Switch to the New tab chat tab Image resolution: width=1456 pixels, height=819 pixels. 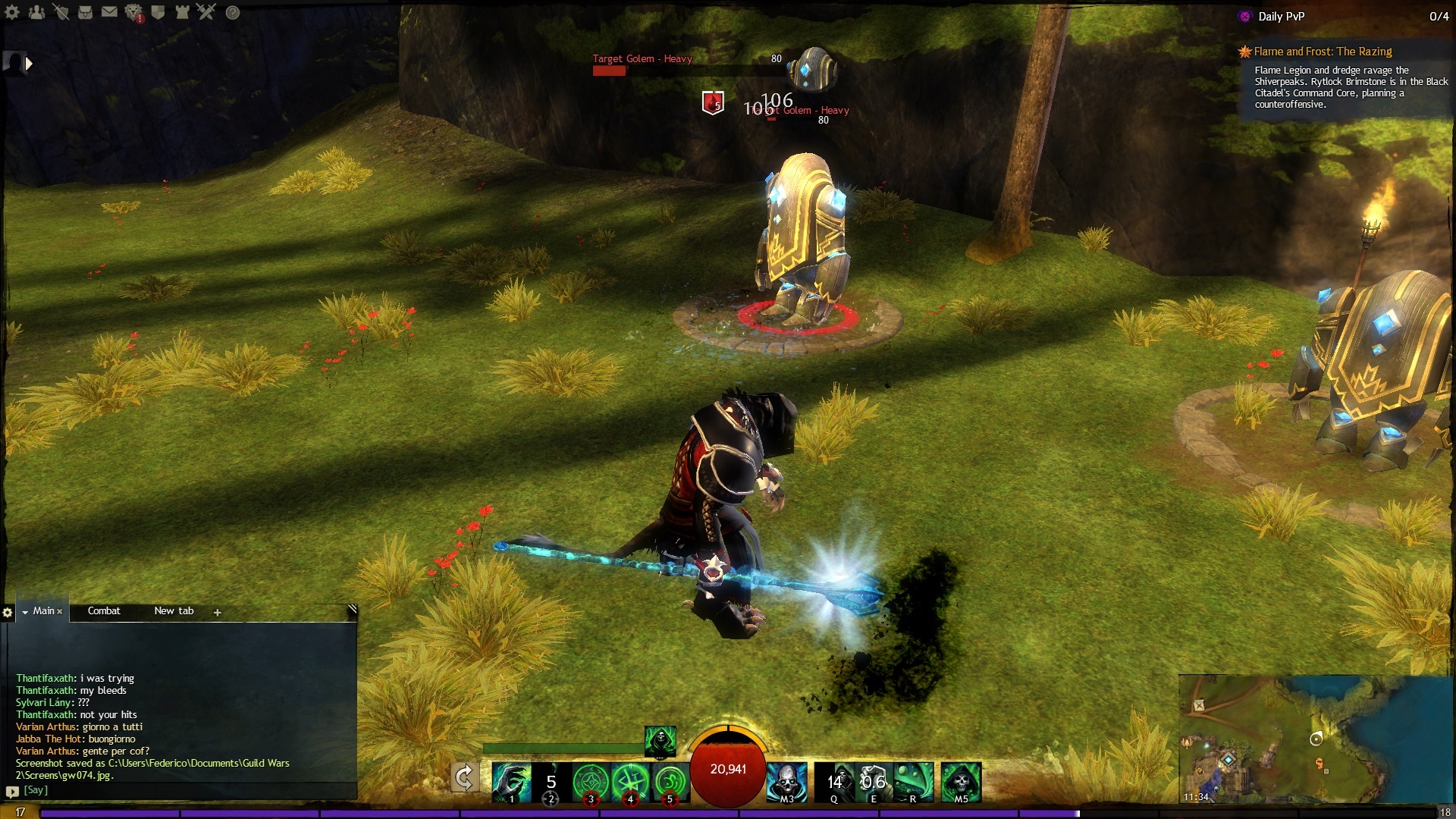click(x=174, y=611)
